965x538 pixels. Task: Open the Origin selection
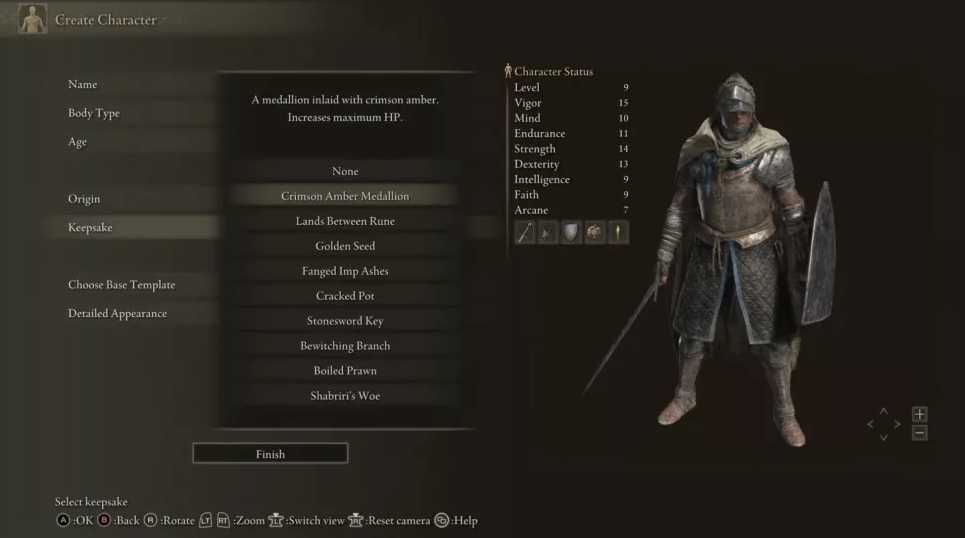tap(84, 199)
